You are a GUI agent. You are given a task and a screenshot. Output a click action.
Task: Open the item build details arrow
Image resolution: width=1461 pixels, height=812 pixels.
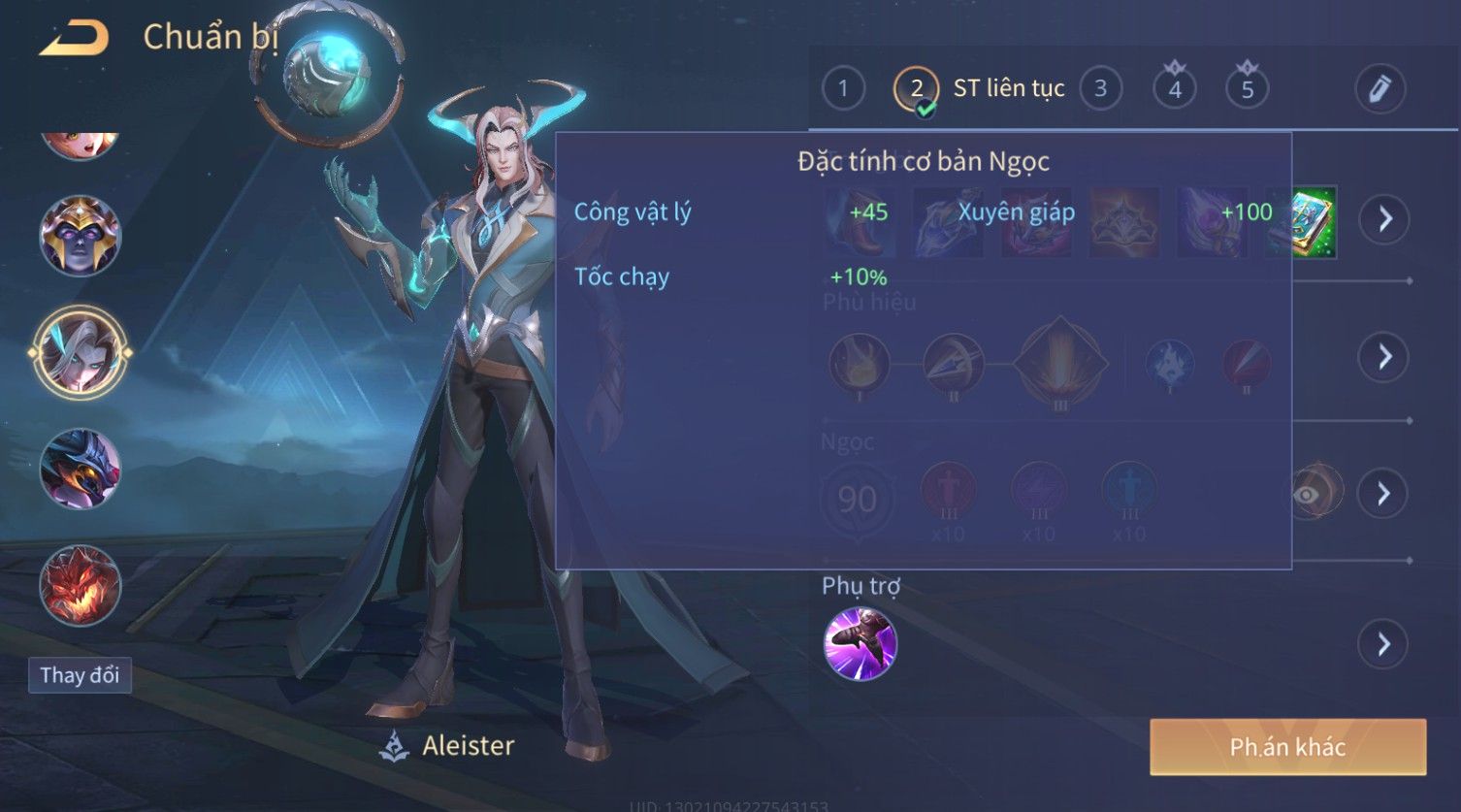pos(1384,219)
